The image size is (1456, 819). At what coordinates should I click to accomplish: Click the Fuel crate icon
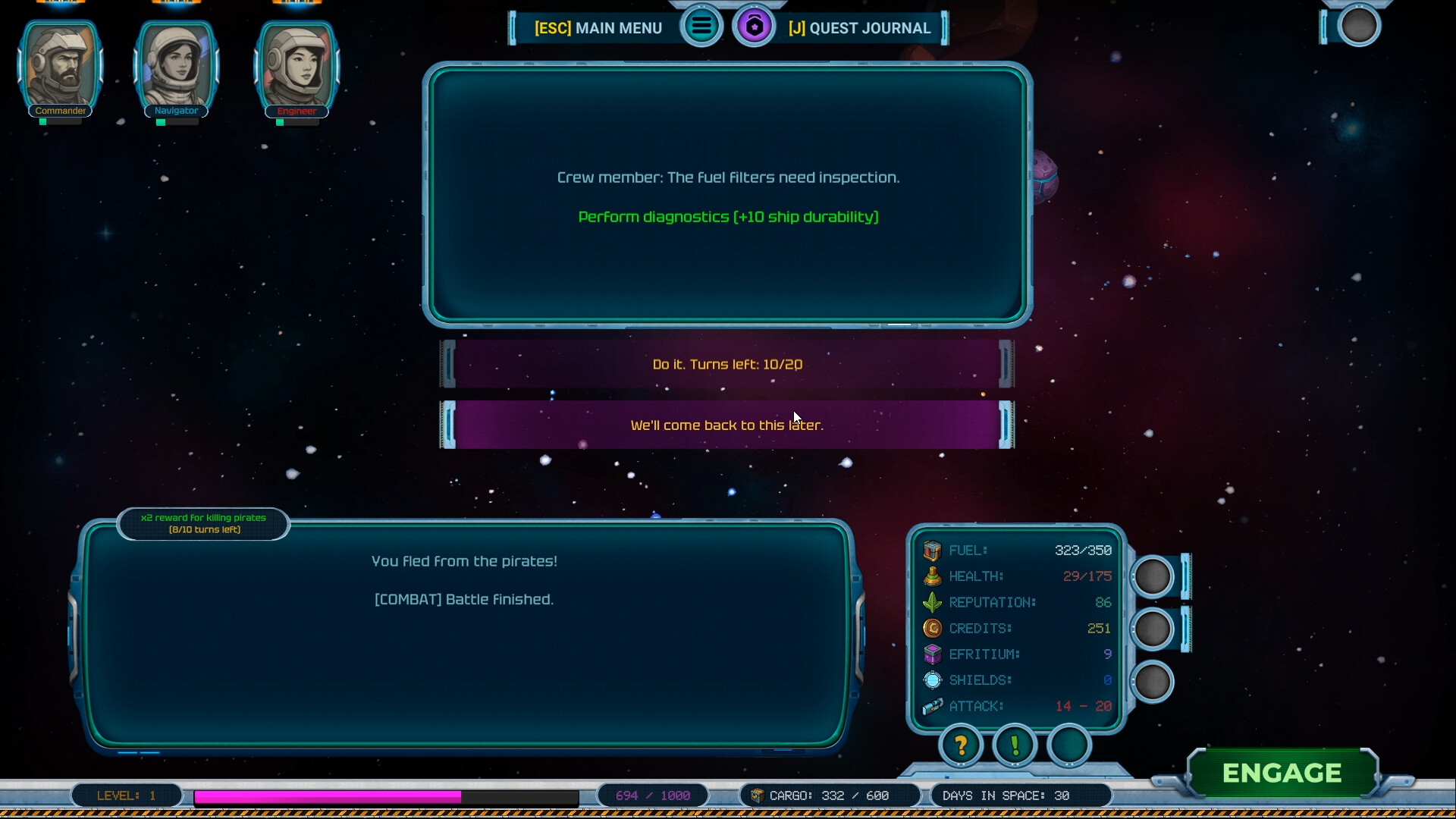[932, 550]
